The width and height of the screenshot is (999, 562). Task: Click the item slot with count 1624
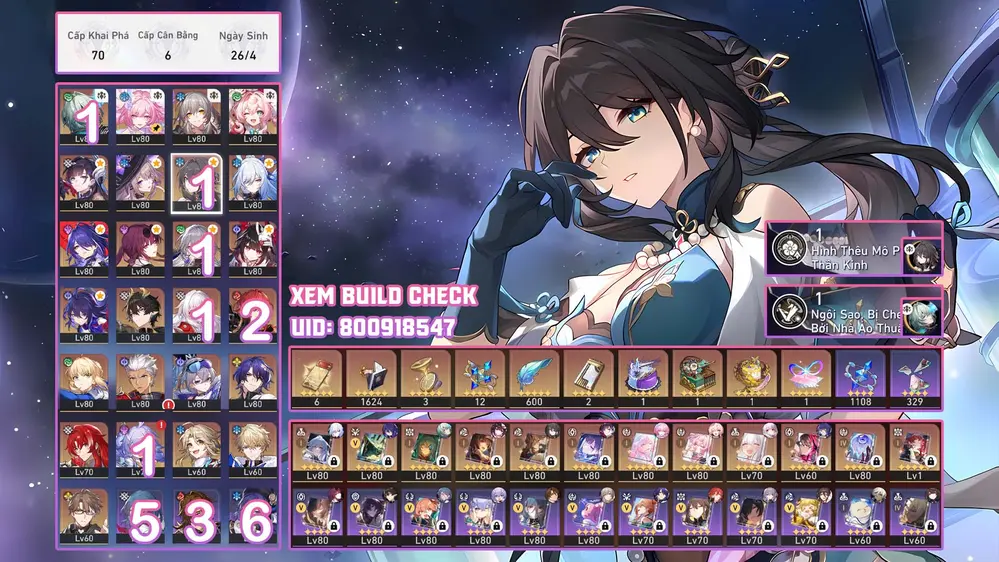(x=371, y=377)
